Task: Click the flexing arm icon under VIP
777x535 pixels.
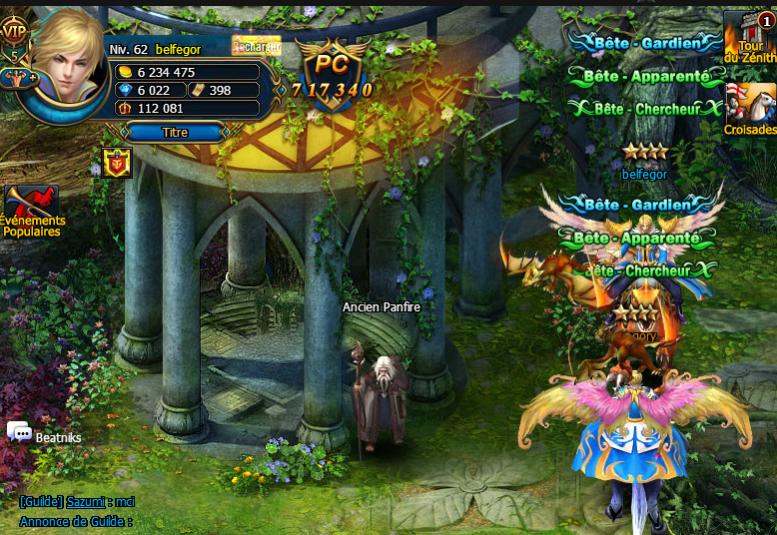Action: tap(14, 79)
